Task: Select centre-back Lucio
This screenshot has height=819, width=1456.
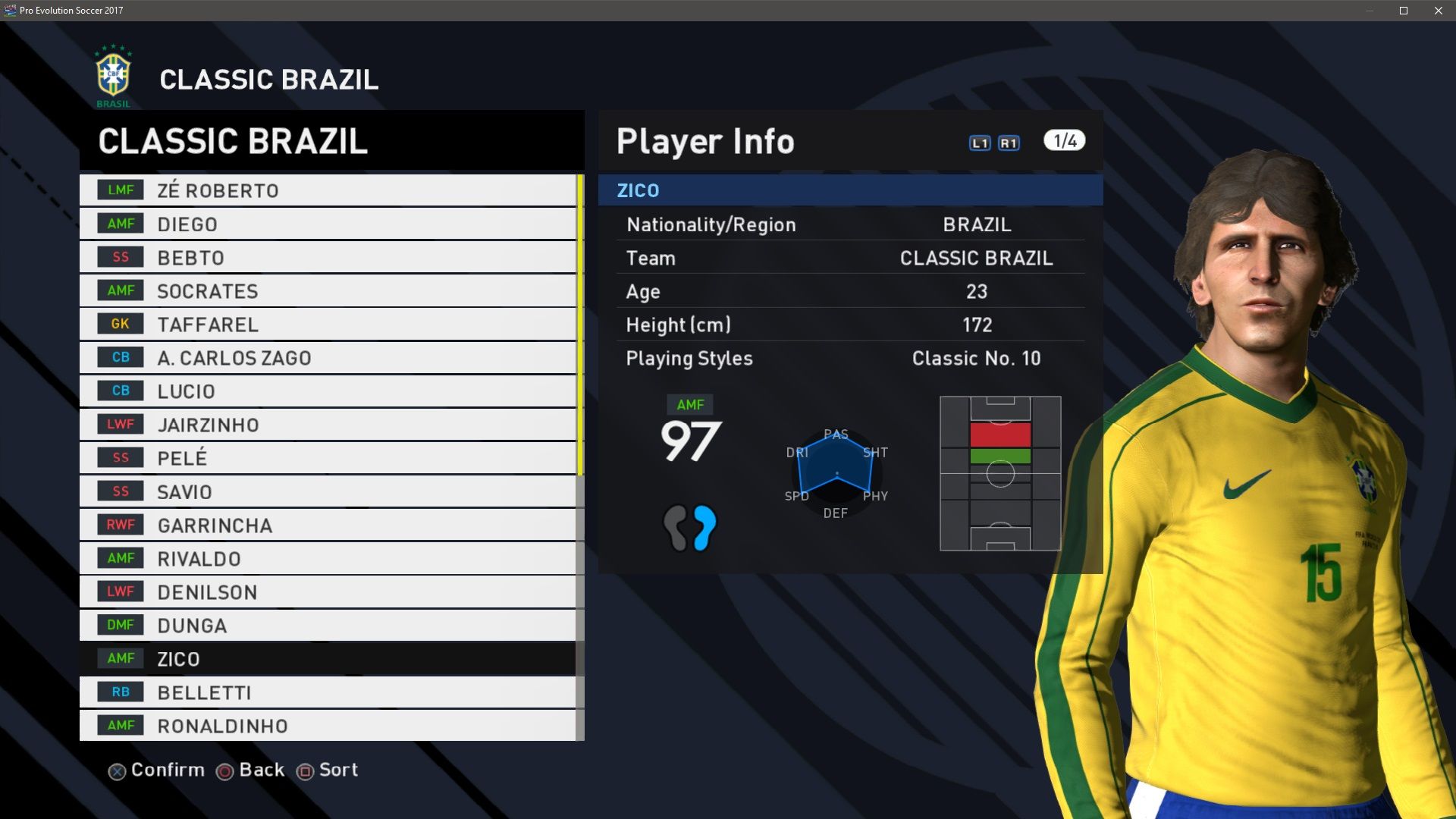Action: (328, 391)
